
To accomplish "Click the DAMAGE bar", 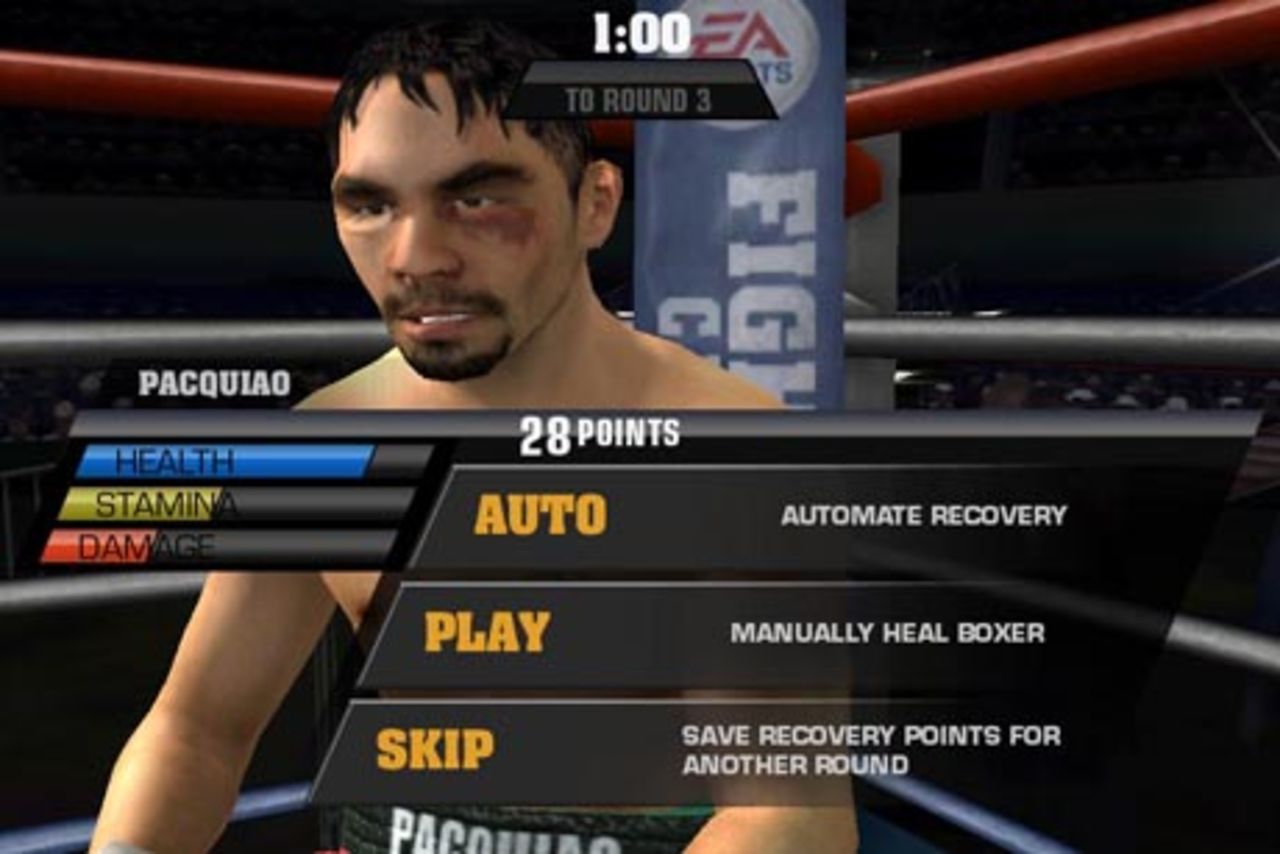I will click(x=140, y=543).
